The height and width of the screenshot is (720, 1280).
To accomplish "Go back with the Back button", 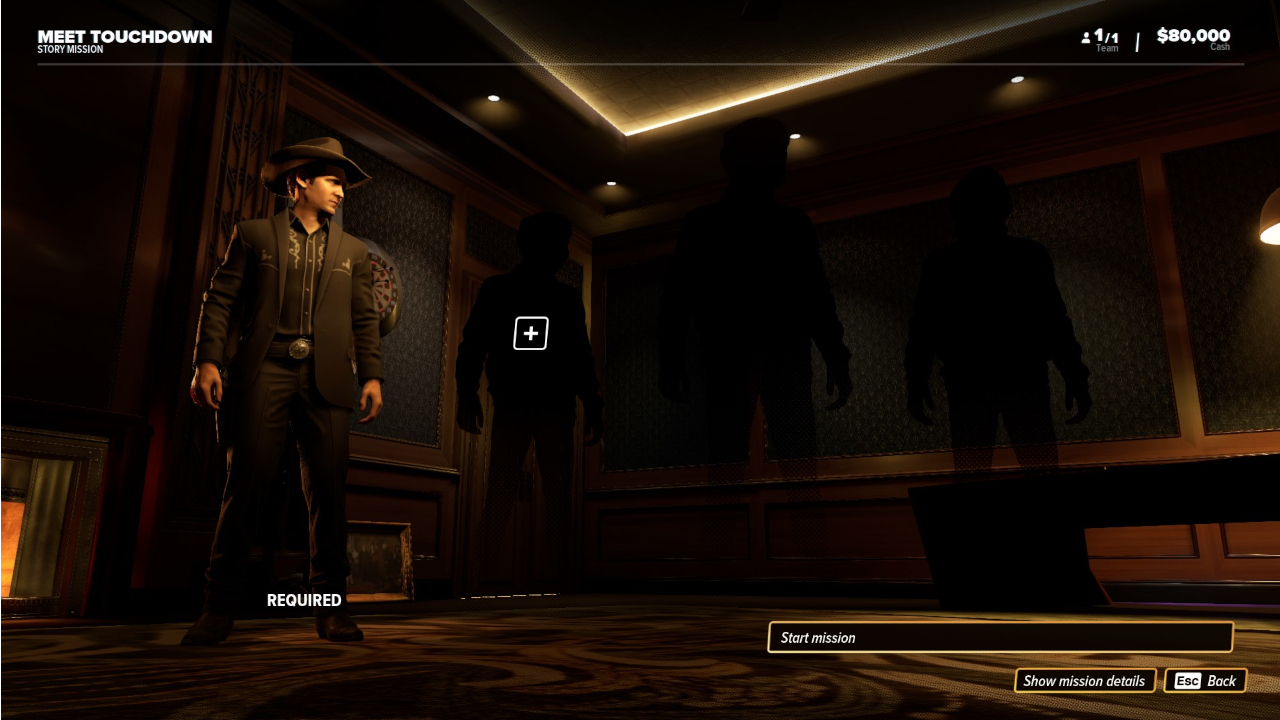I will coord(1205,681).
